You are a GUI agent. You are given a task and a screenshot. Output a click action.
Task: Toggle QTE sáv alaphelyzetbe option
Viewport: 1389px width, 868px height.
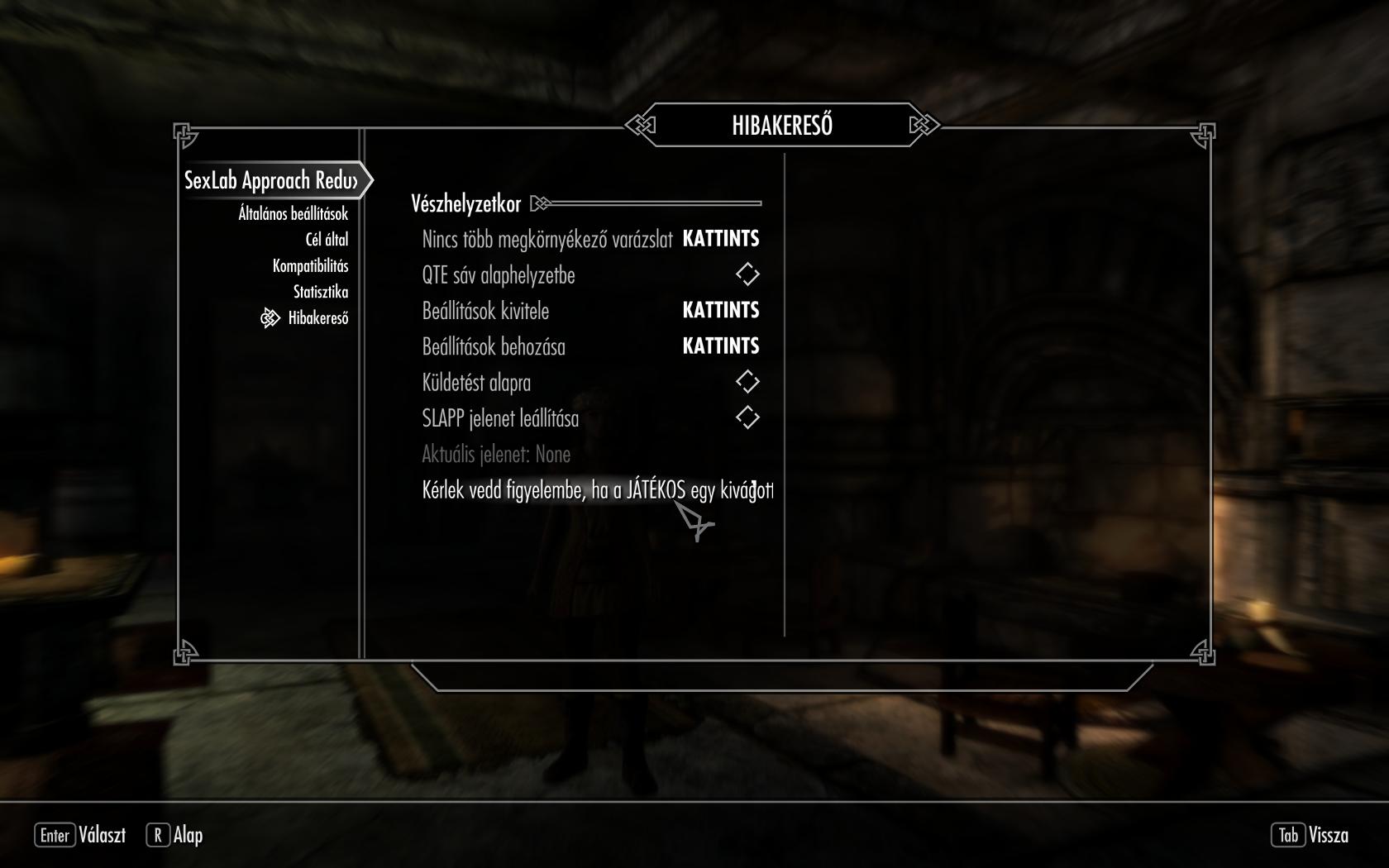coord(747,275)
